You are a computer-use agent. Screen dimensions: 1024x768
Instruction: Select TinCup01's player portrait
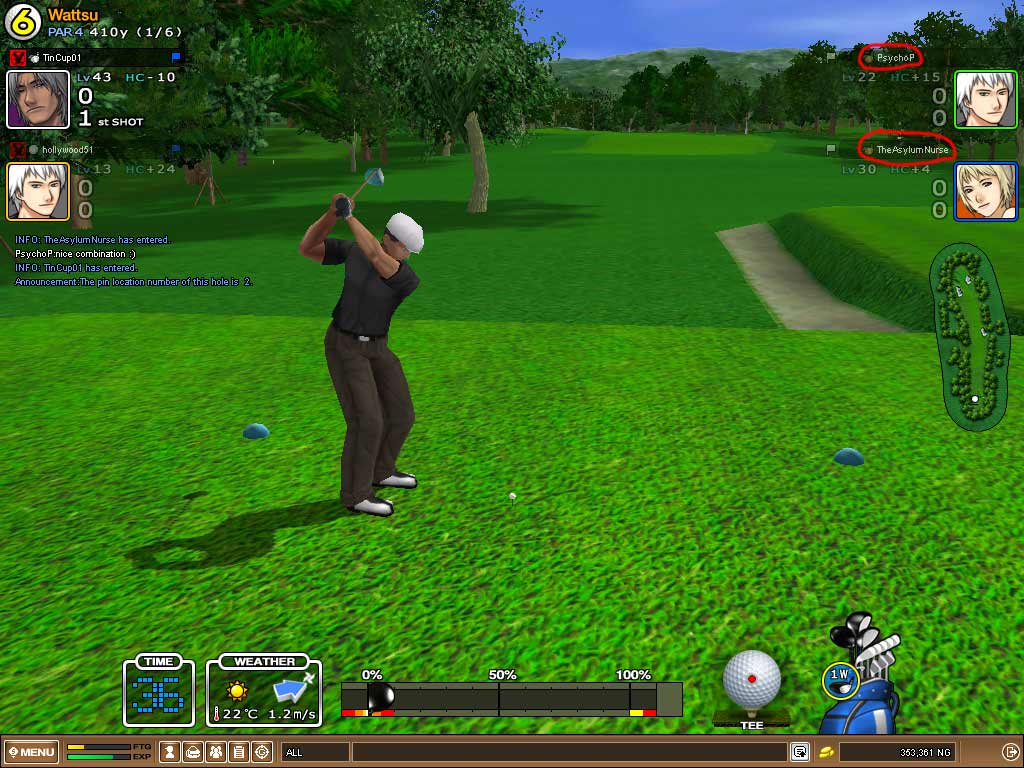tap(38, 100)
